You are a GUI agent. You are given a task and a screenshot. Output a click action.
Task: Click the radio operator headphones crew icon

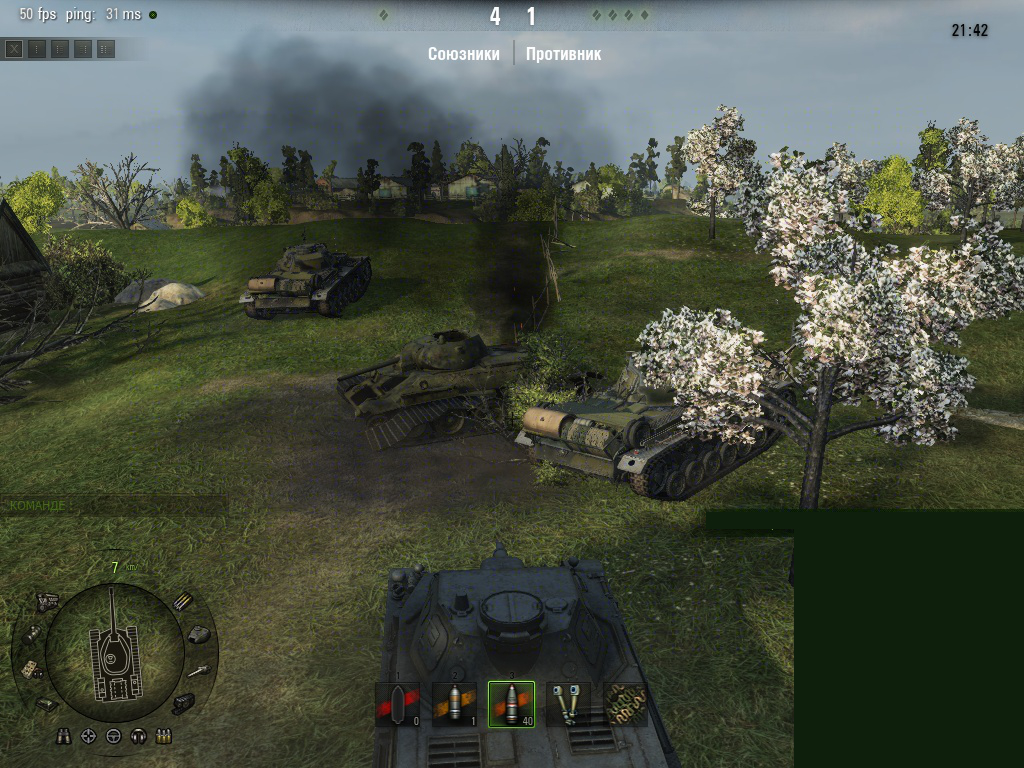click(138, 737)
